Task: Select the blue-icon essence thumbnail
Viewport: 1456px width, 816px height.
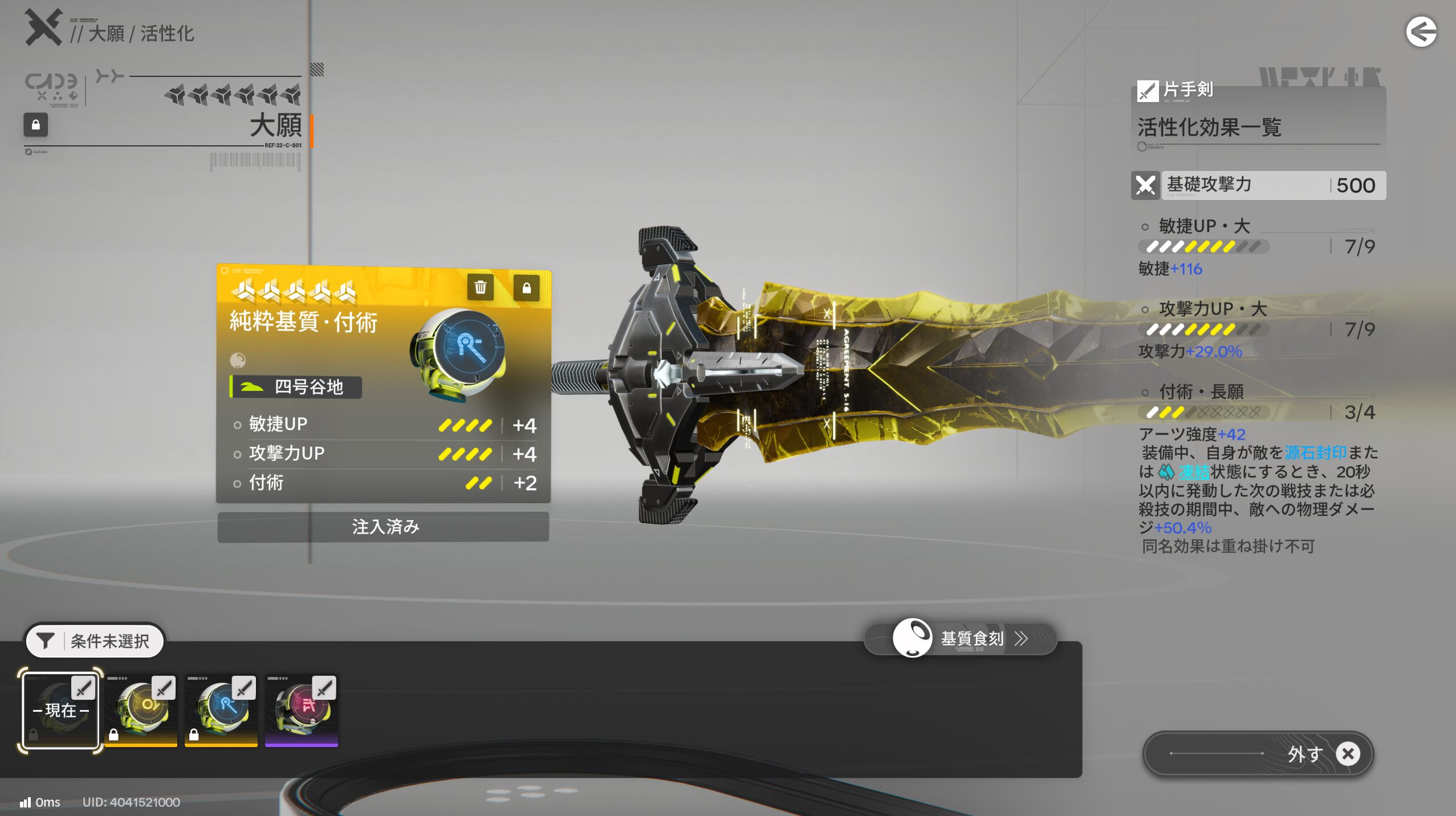Action: (x=221, y=710)
